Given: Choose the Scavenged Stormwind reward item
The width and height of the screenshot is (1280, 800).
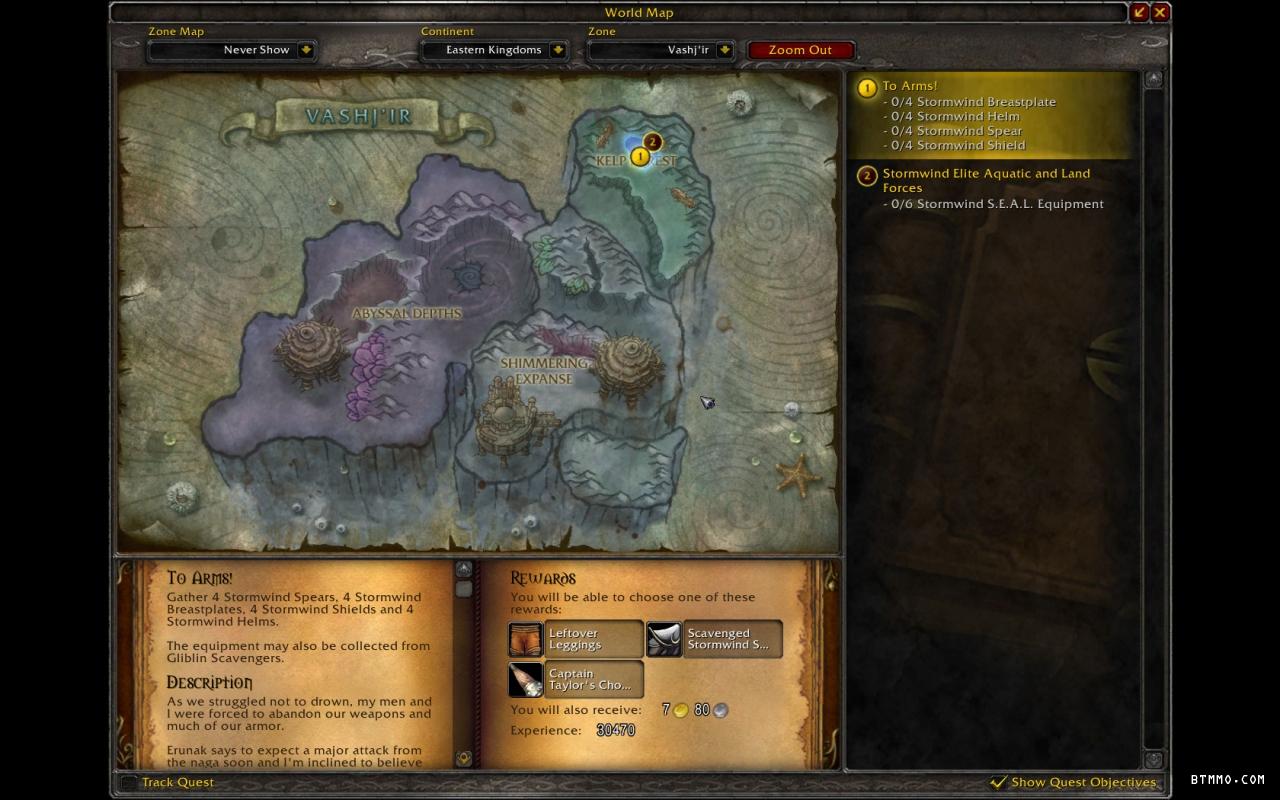Looking at the screenshot, I should 714,639.
